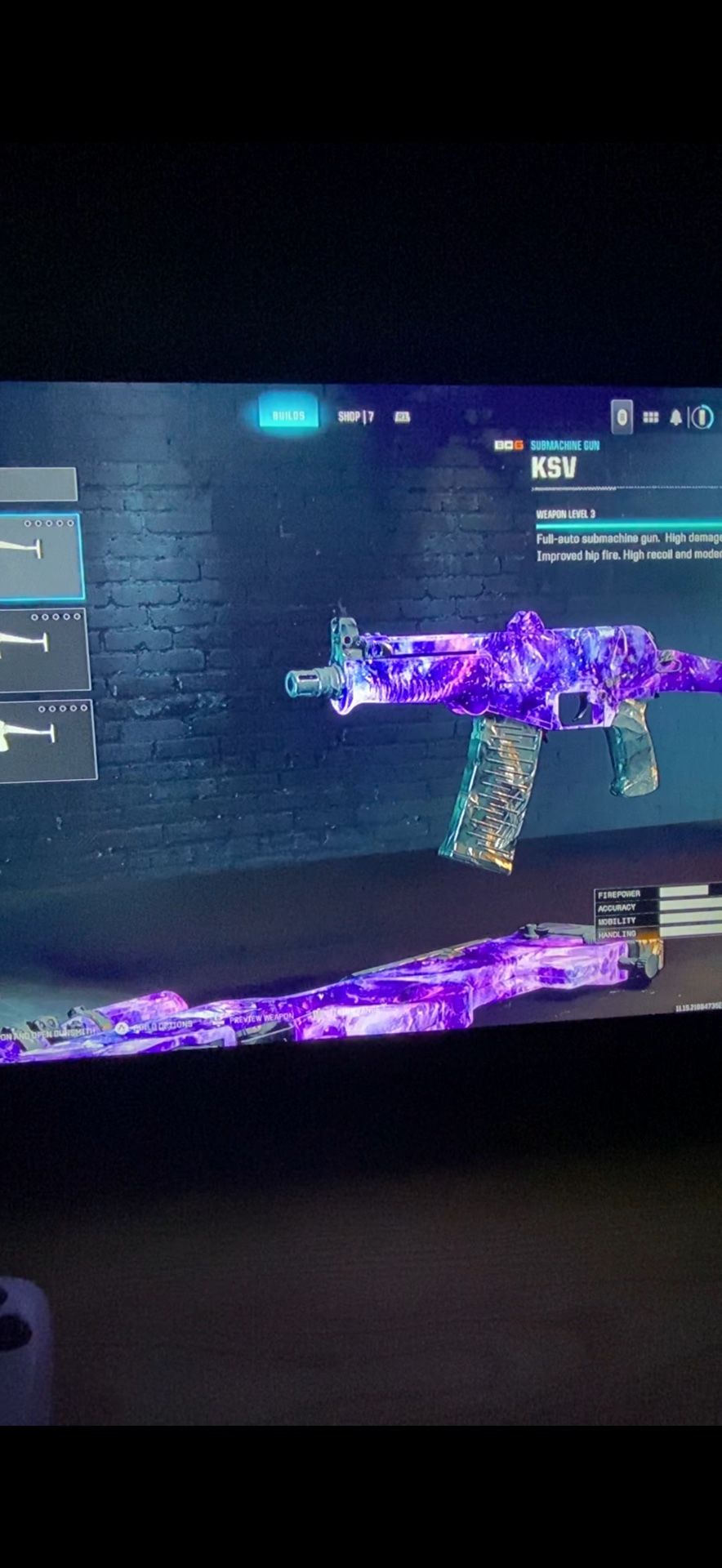722x1568 pixels.
Task: Select the highlighted blue-outlined weapon build card
Action: [x=39, y=556]
